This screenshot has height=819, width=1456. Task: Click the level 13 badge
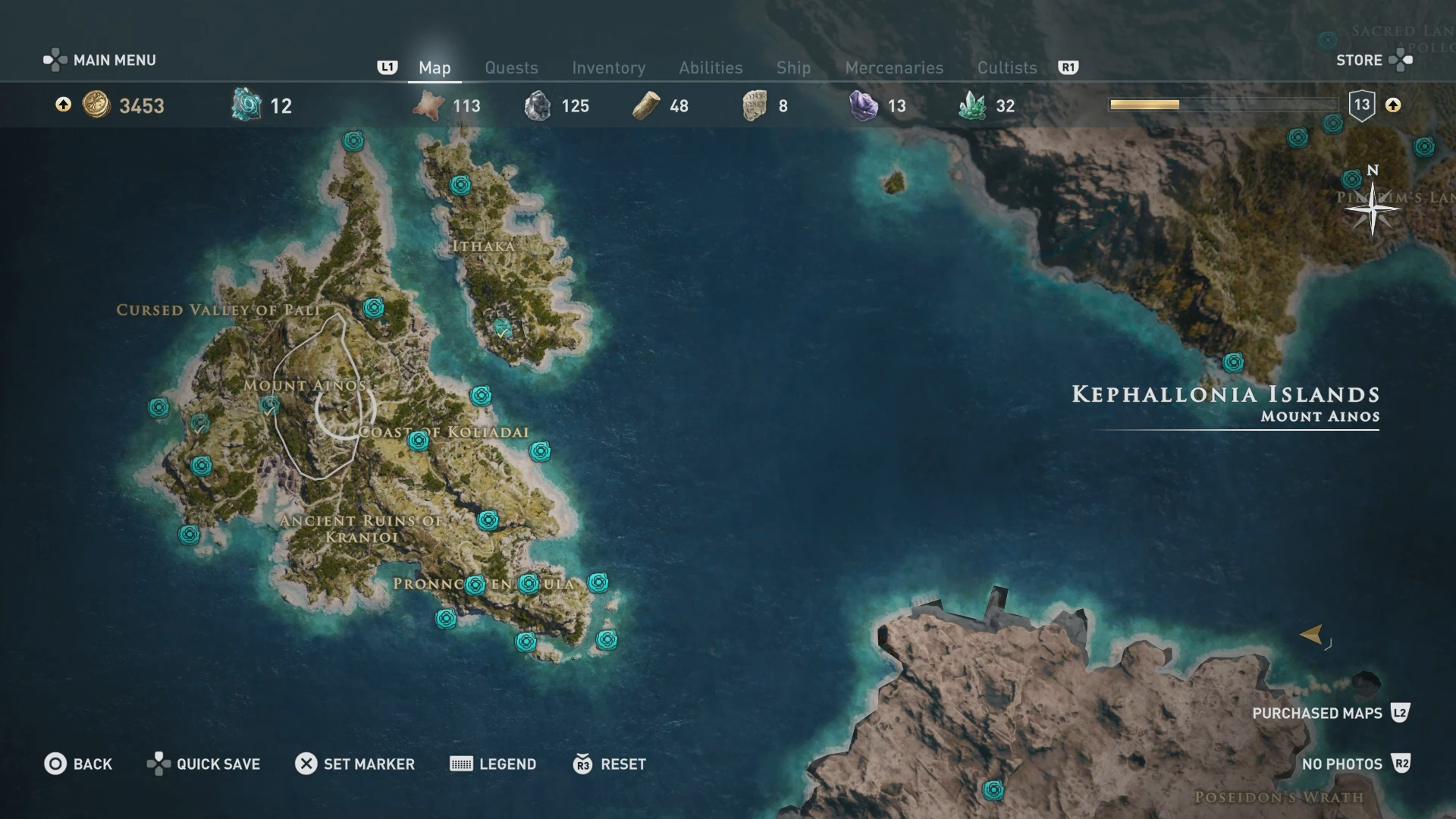pyautogui.click(x=1361, y=105)
